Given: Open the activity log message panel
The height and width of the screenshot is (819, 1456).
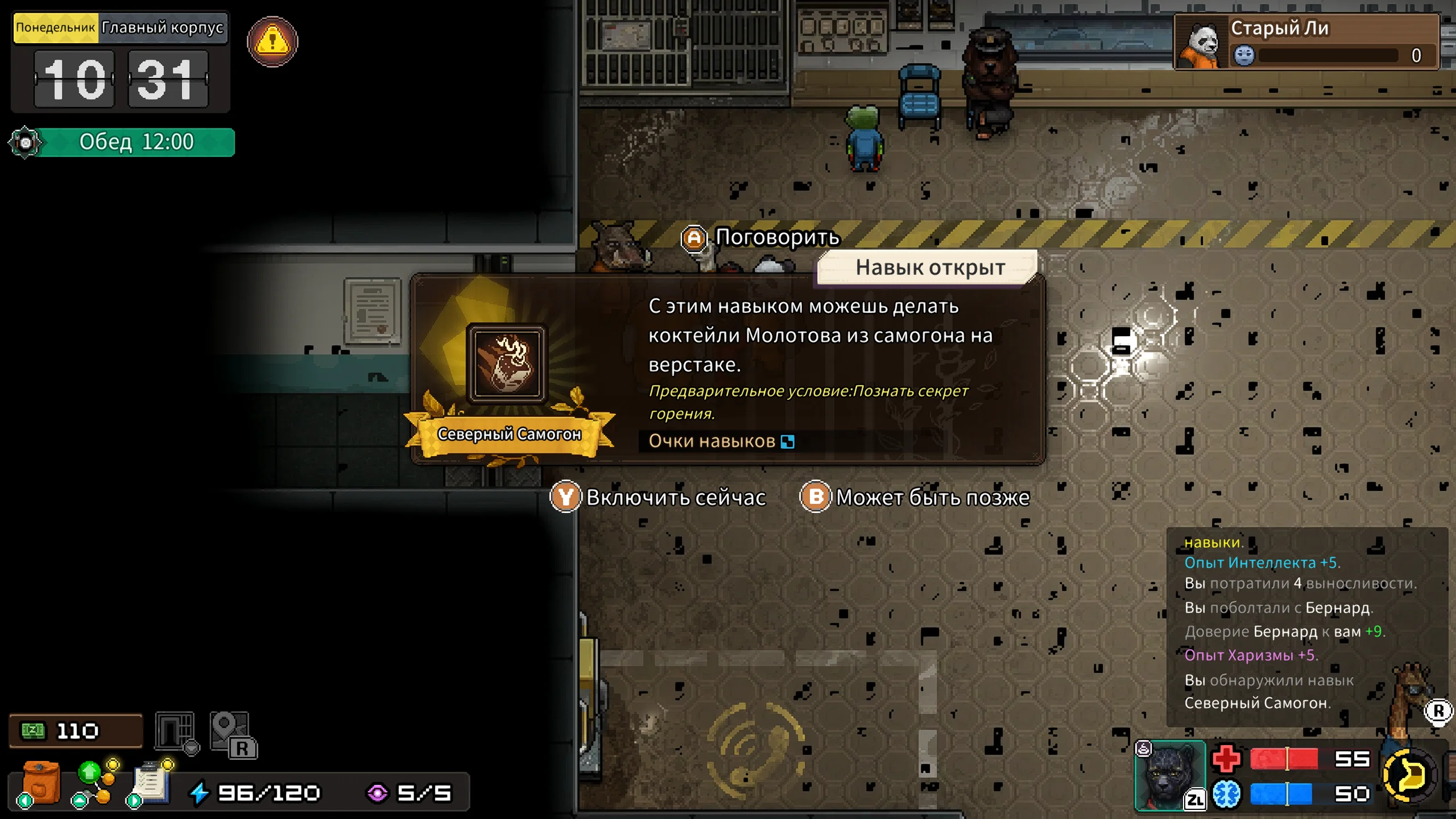Looking at the screenshot, I should pos(1306,626).
